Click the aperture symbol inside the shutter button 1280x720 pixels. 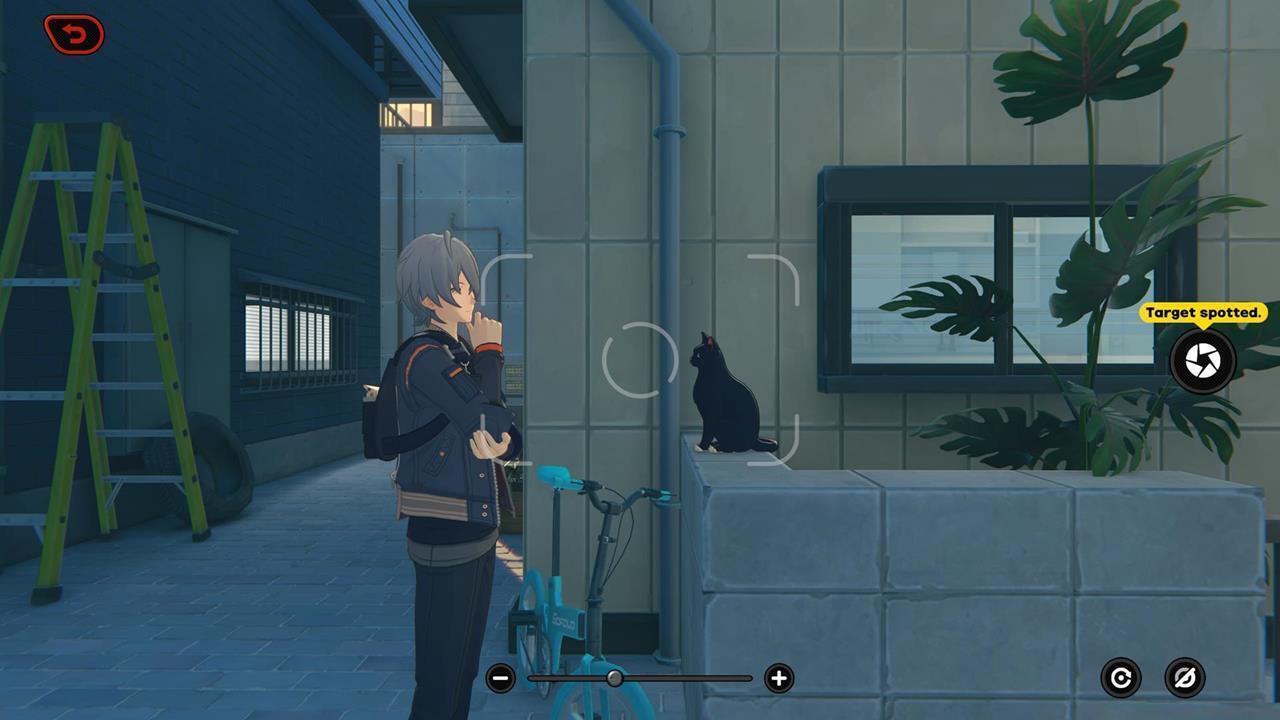pyautogui.click(x=1201, y=359)
